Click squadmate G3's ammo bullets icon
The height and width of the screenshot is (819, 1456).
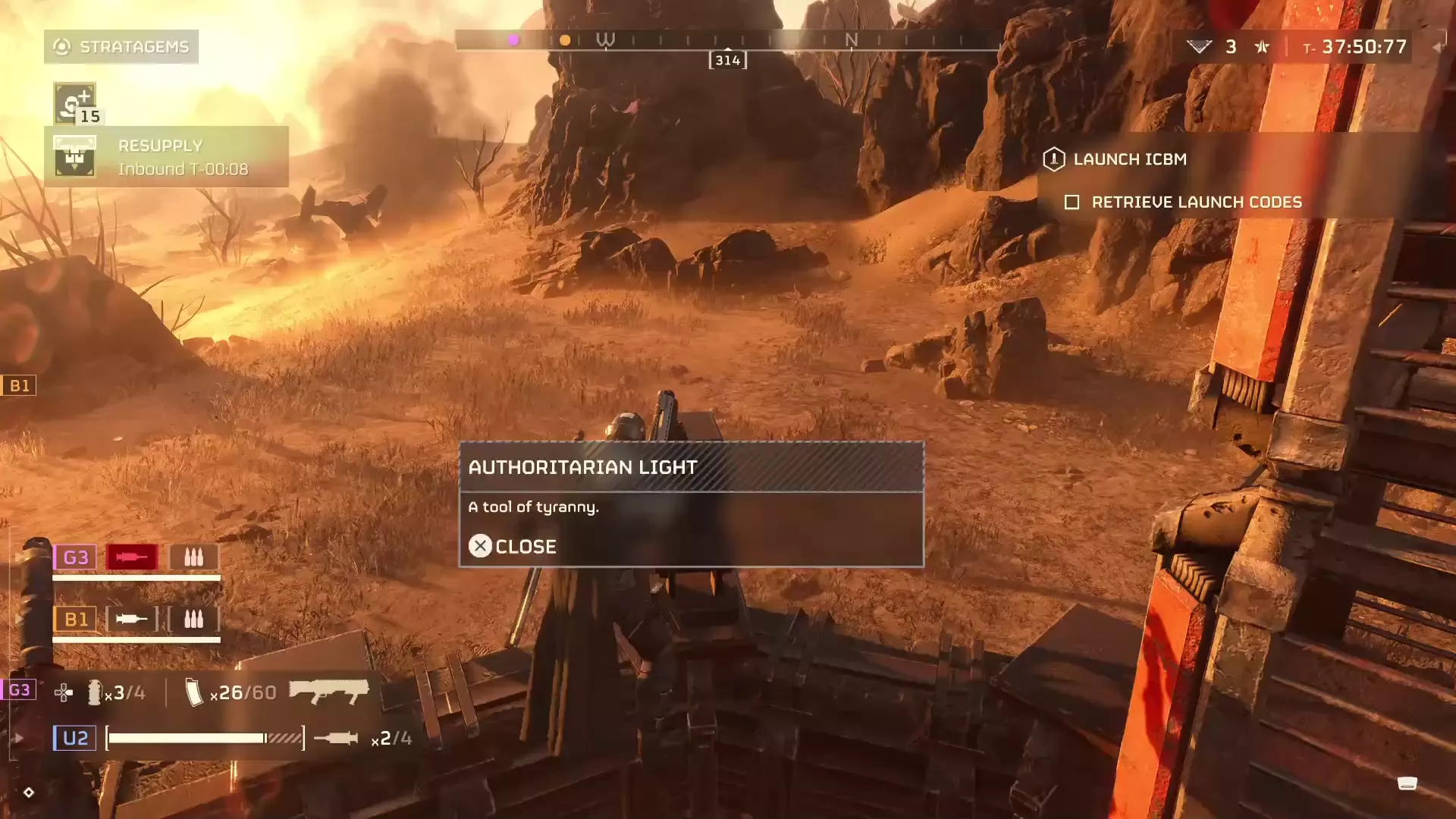194,557
